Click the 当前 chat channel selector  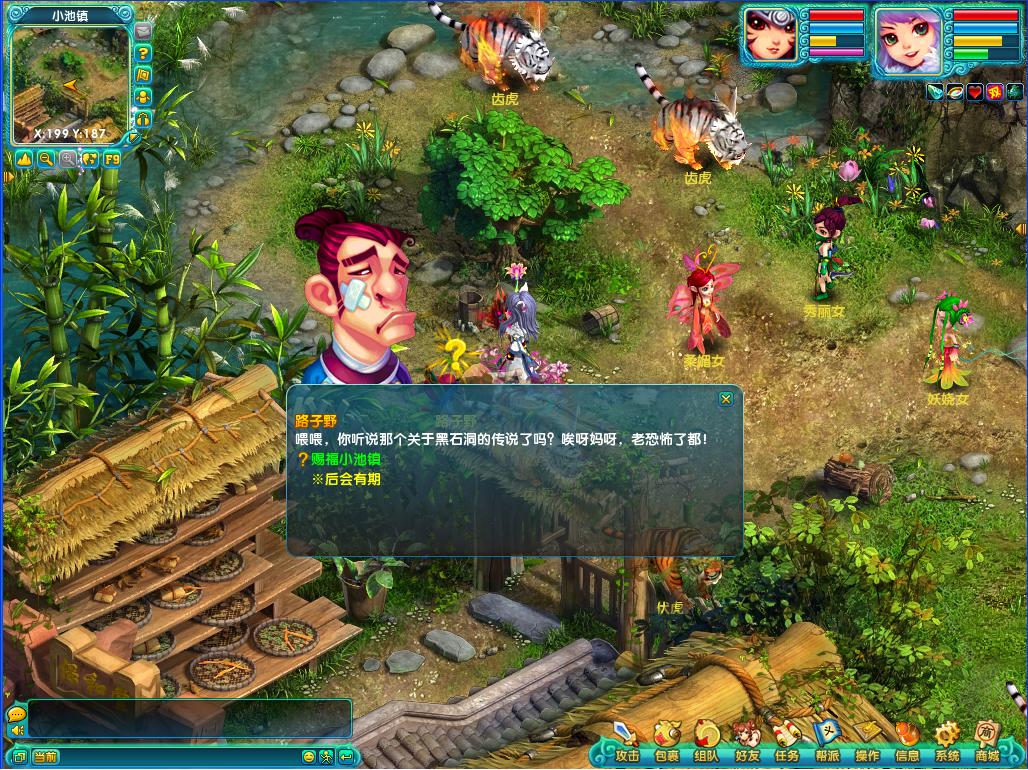[45, 757]
